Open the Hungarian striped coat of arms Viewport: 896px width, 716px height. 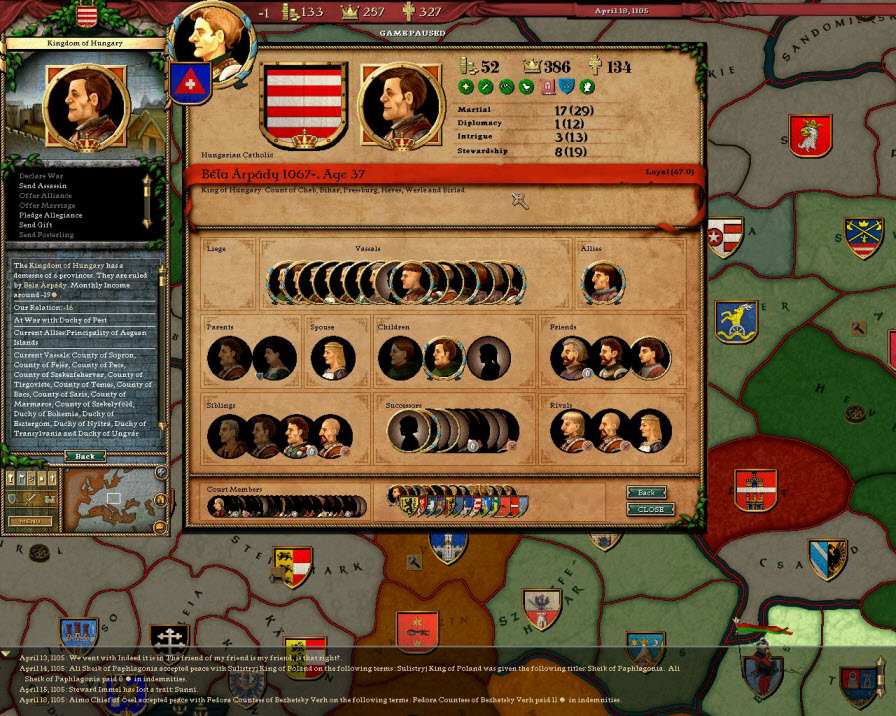point(304,102)
